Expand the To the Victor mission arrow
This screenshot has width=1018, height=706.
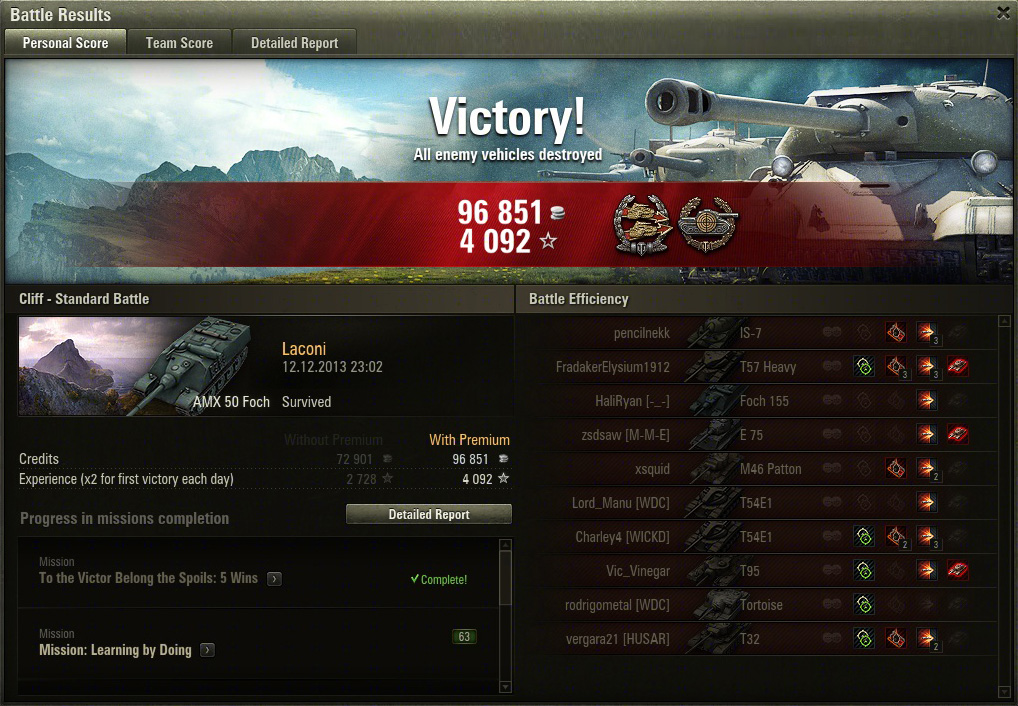[x=274, y=579]
